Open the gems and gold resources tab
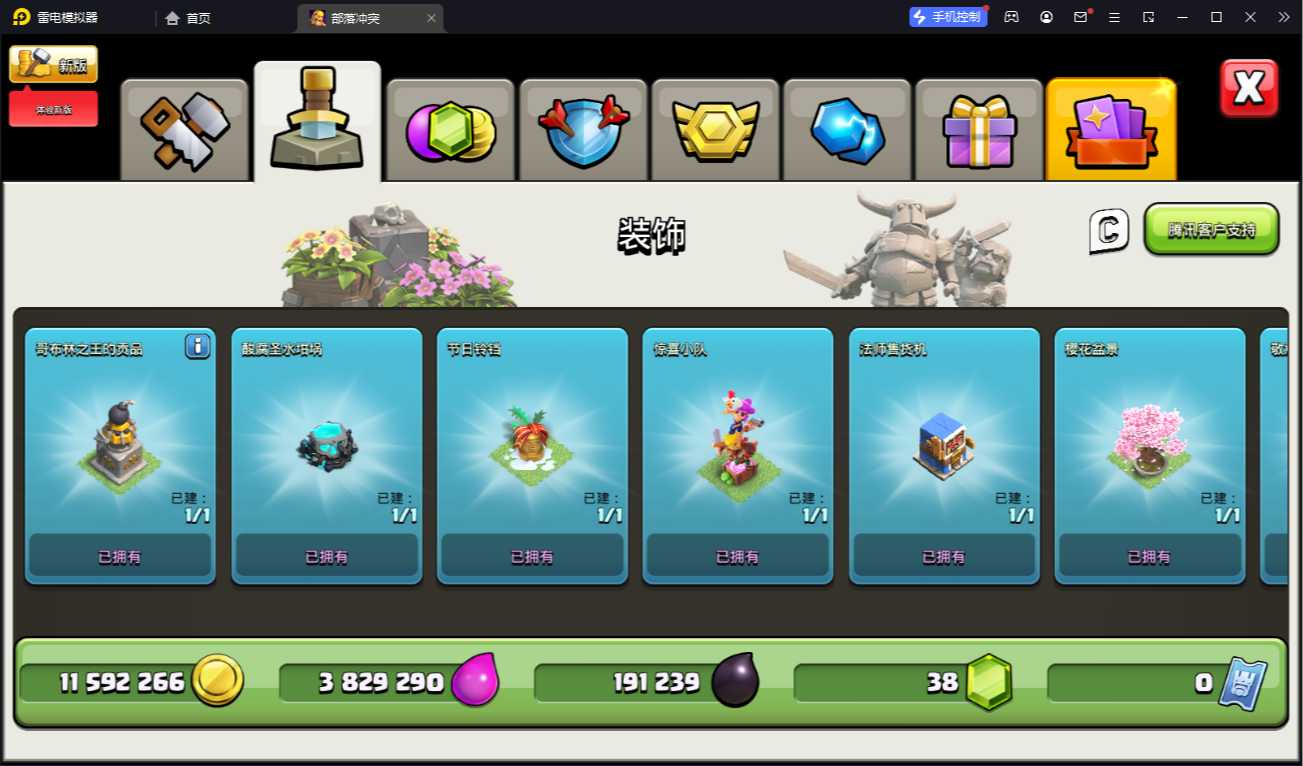 point(450,130)
